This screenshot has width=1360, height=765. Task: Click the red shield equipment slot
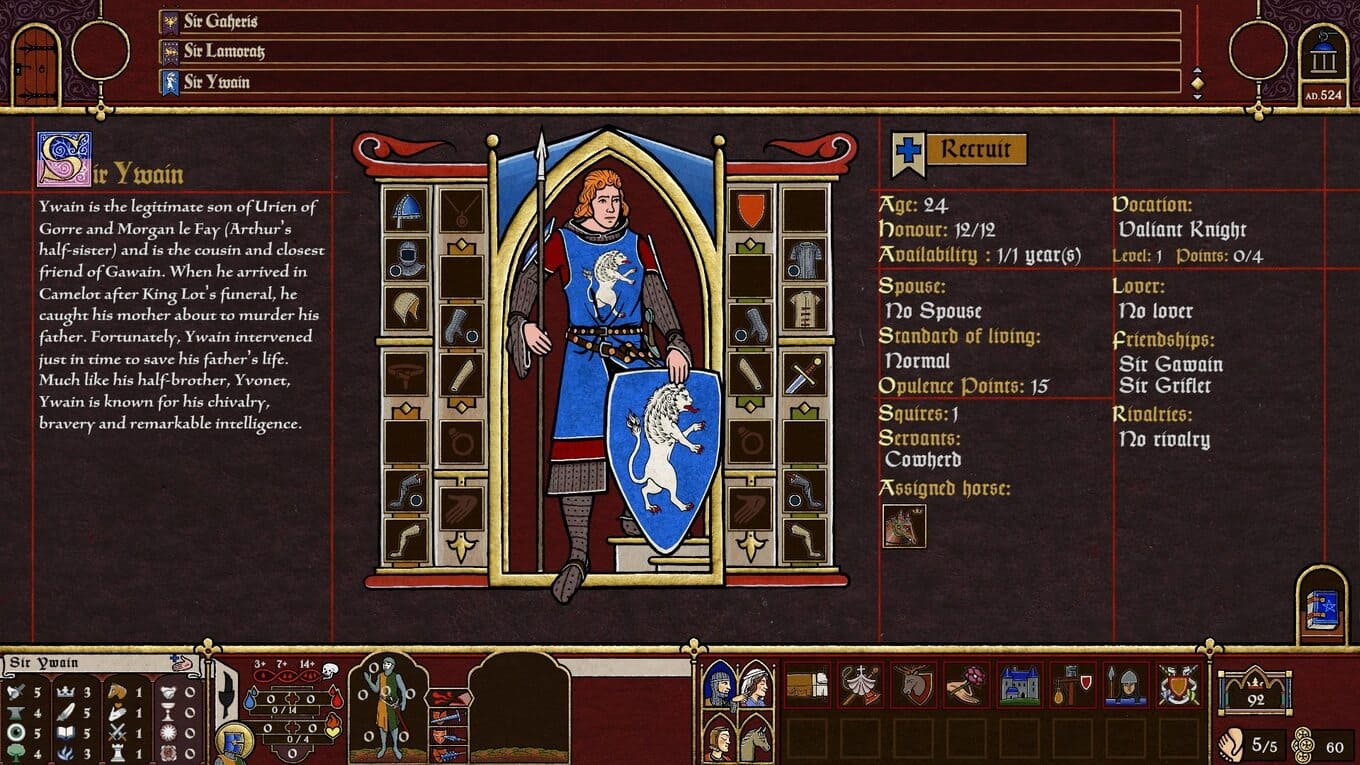751,210
